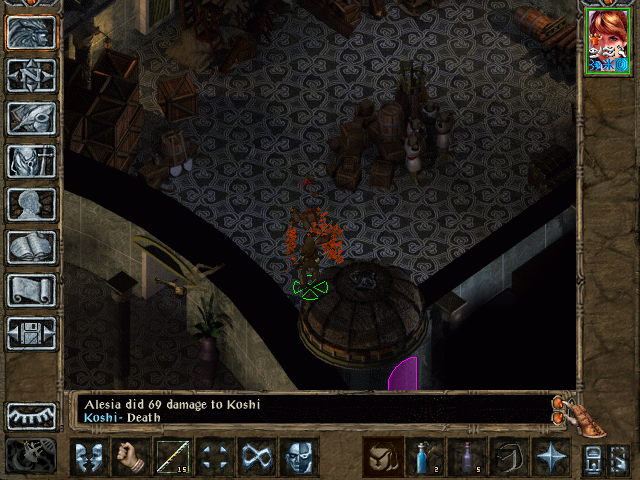Use the blue potion quick item
This screenshot has width=640, height=480.
[x=425, y=457]
